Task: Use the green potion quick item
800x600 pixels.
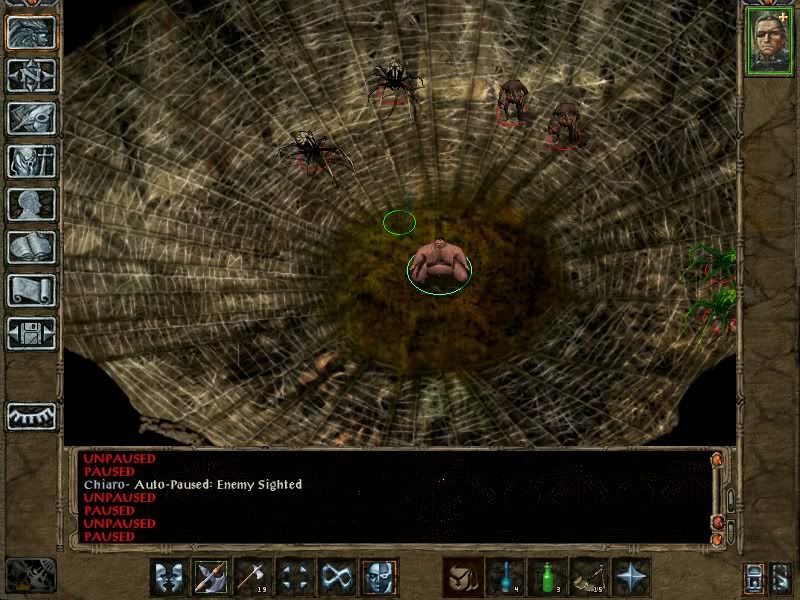Action: [547, 577]
